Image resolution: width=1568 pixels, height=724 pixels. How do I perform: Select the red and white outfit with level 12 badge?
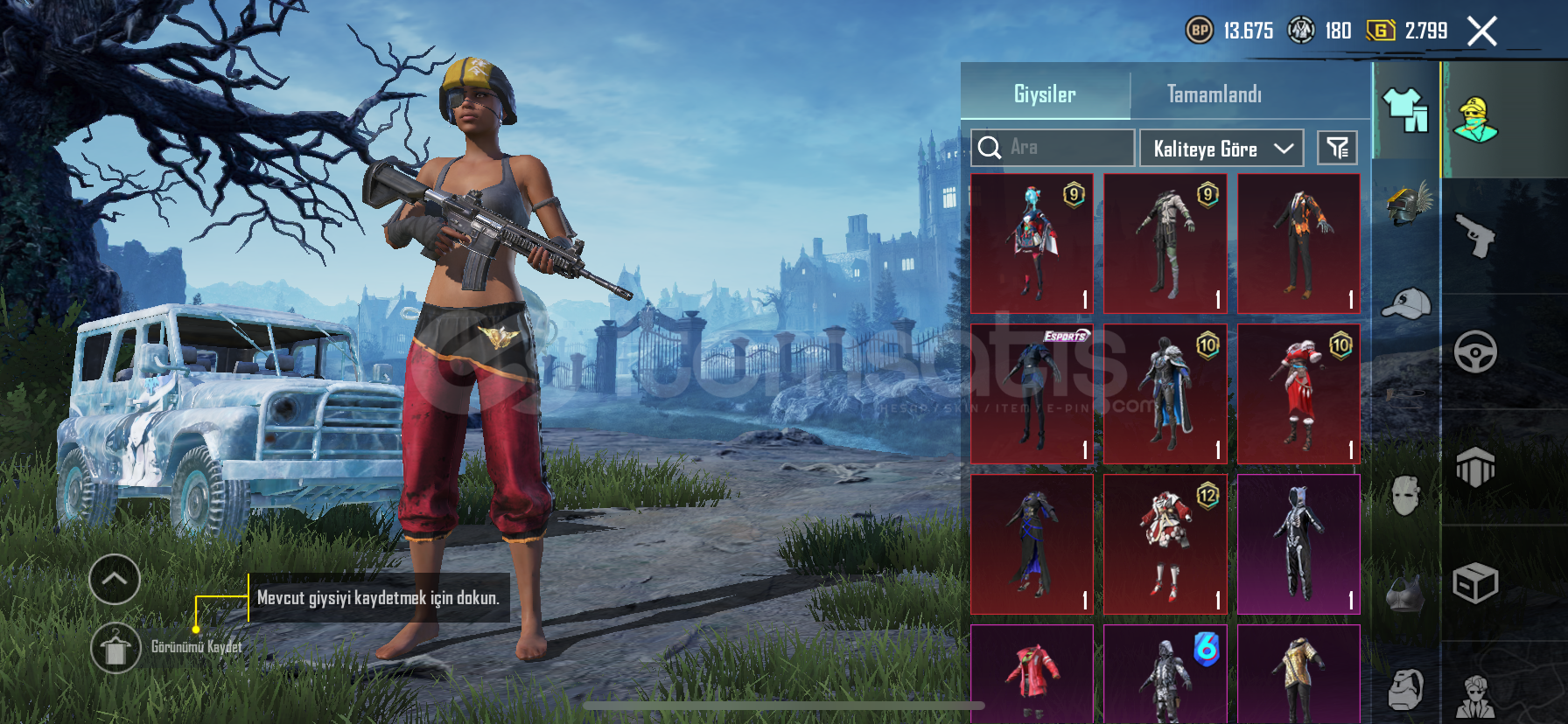click(x=1165, y=544)
